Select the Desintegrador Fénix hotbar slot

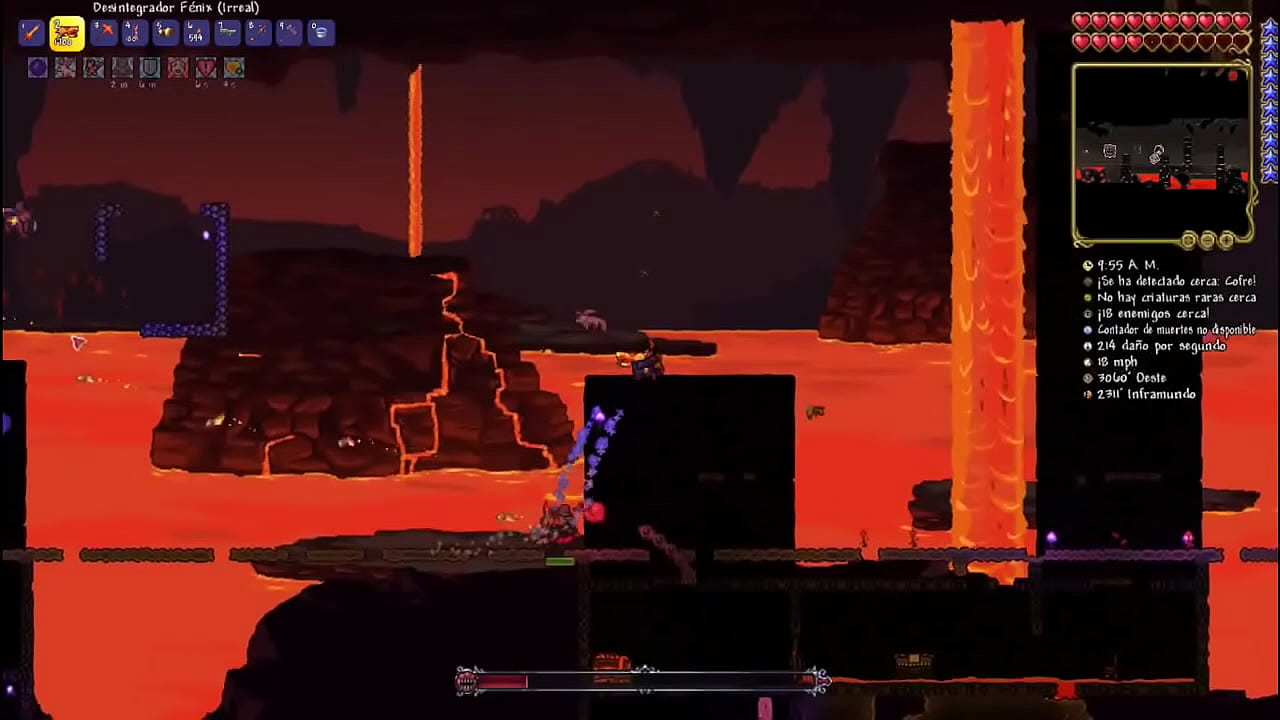[x=67, y=33]
